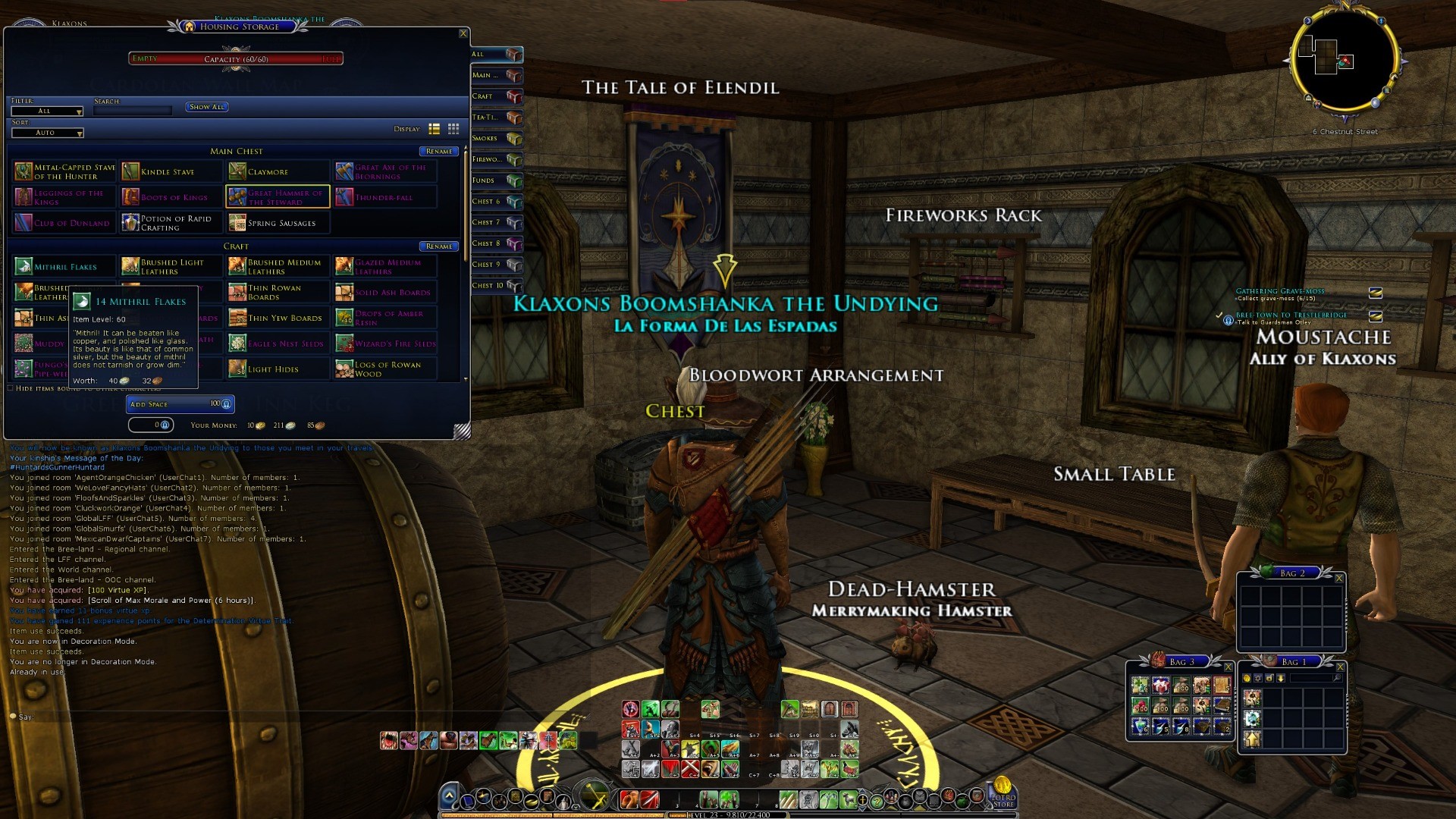Screen dimensions: 1456x819
Task: Rename the Main Chest section
Action: click(x=438, y=152)
